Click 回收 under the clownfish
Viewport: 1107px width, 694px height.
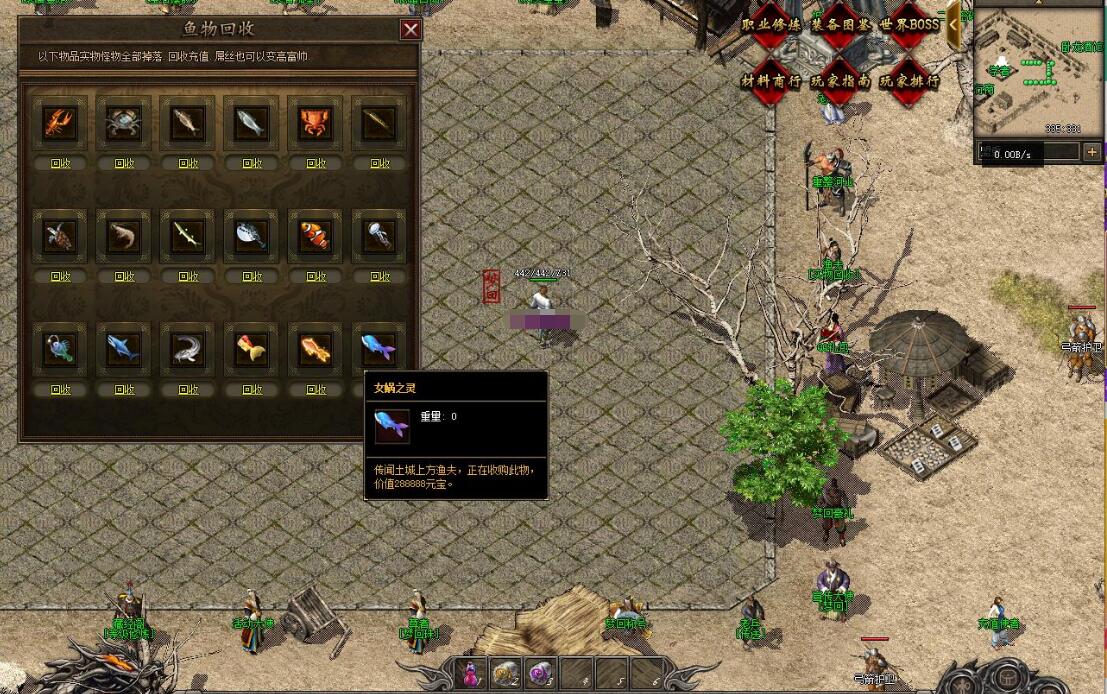[x=316, y=276]
